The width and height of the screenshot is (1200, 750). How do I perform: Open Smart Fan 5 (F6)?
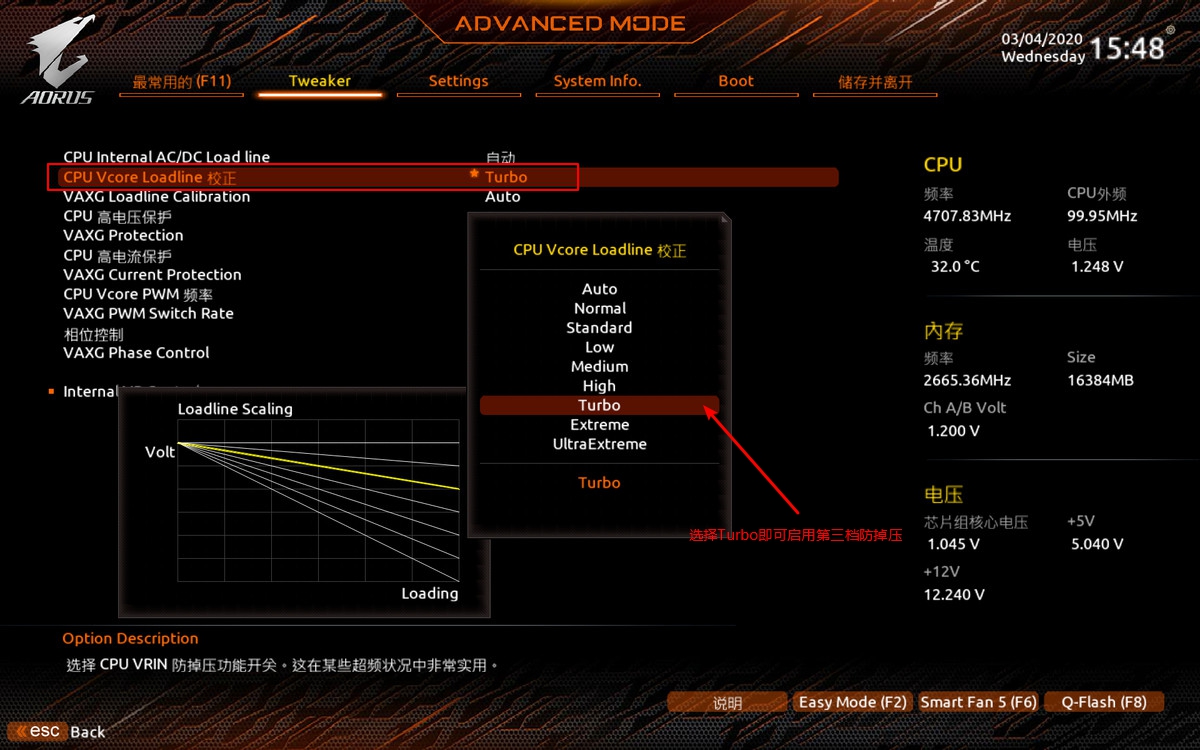click(978, 702)
